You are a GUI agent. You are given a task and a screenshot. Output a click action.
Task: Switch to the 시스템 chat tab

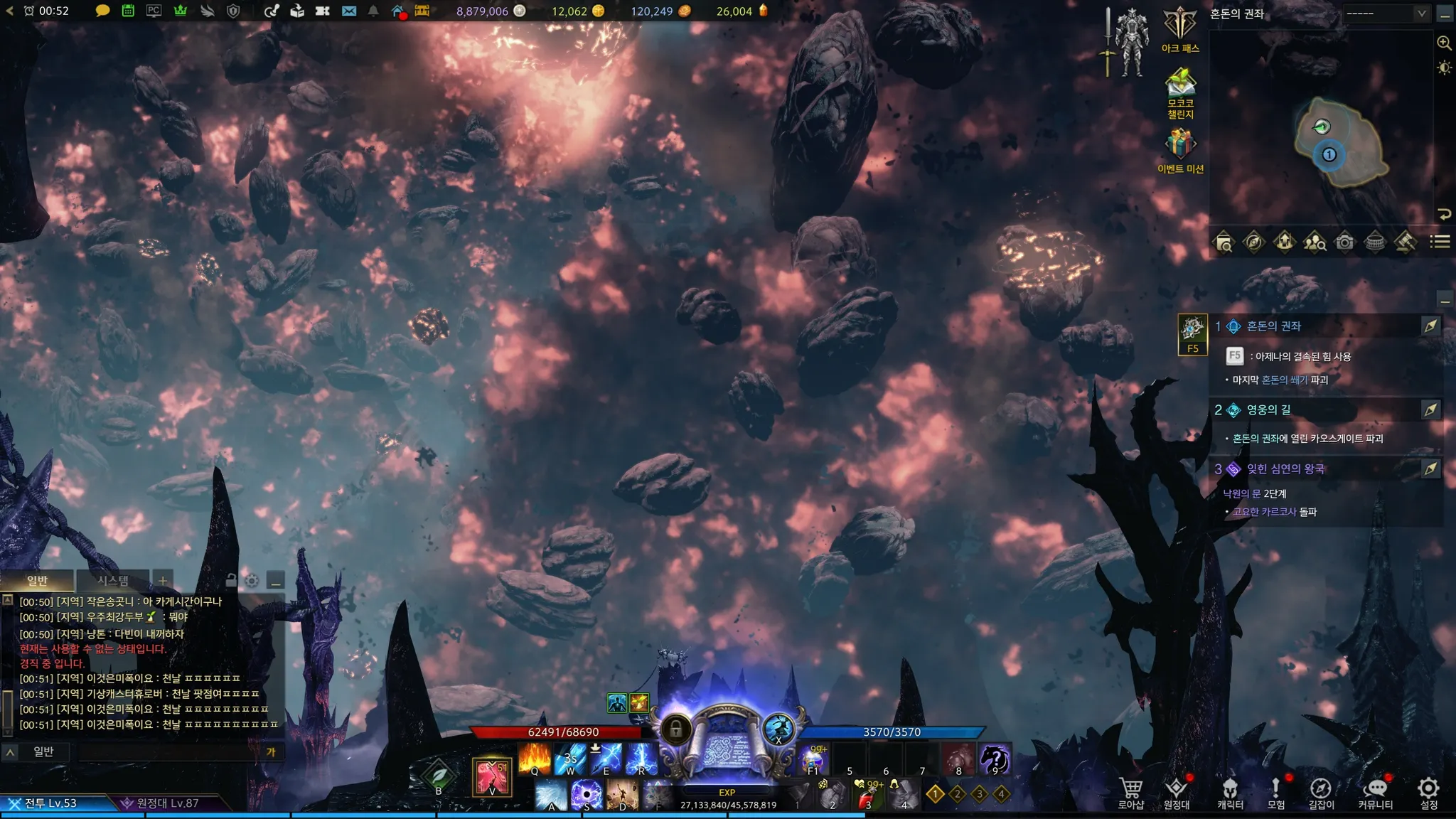click(x=112, y=581)
